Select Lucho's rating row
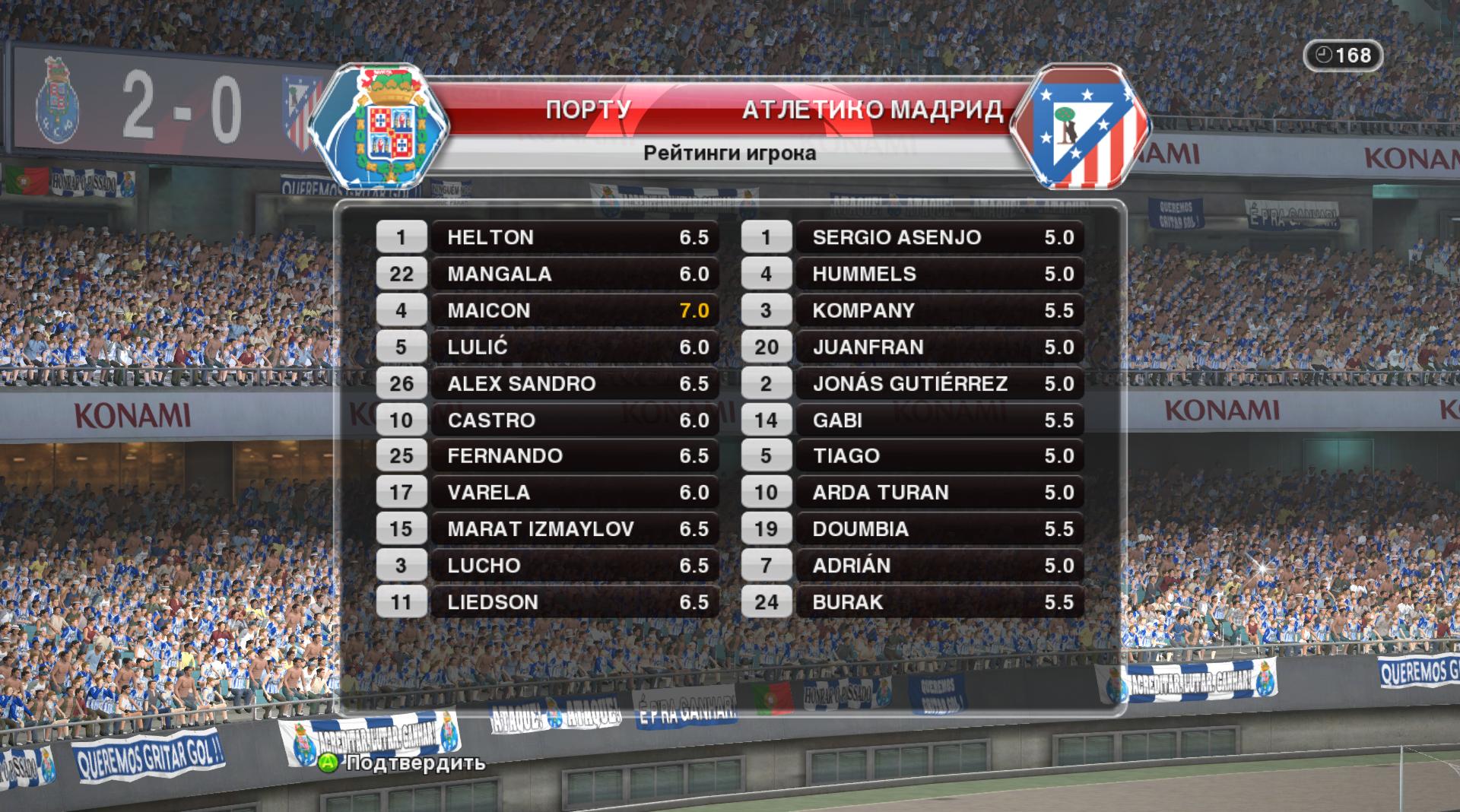The width and height of the screenshot is (1460, 812). (574, 565)
